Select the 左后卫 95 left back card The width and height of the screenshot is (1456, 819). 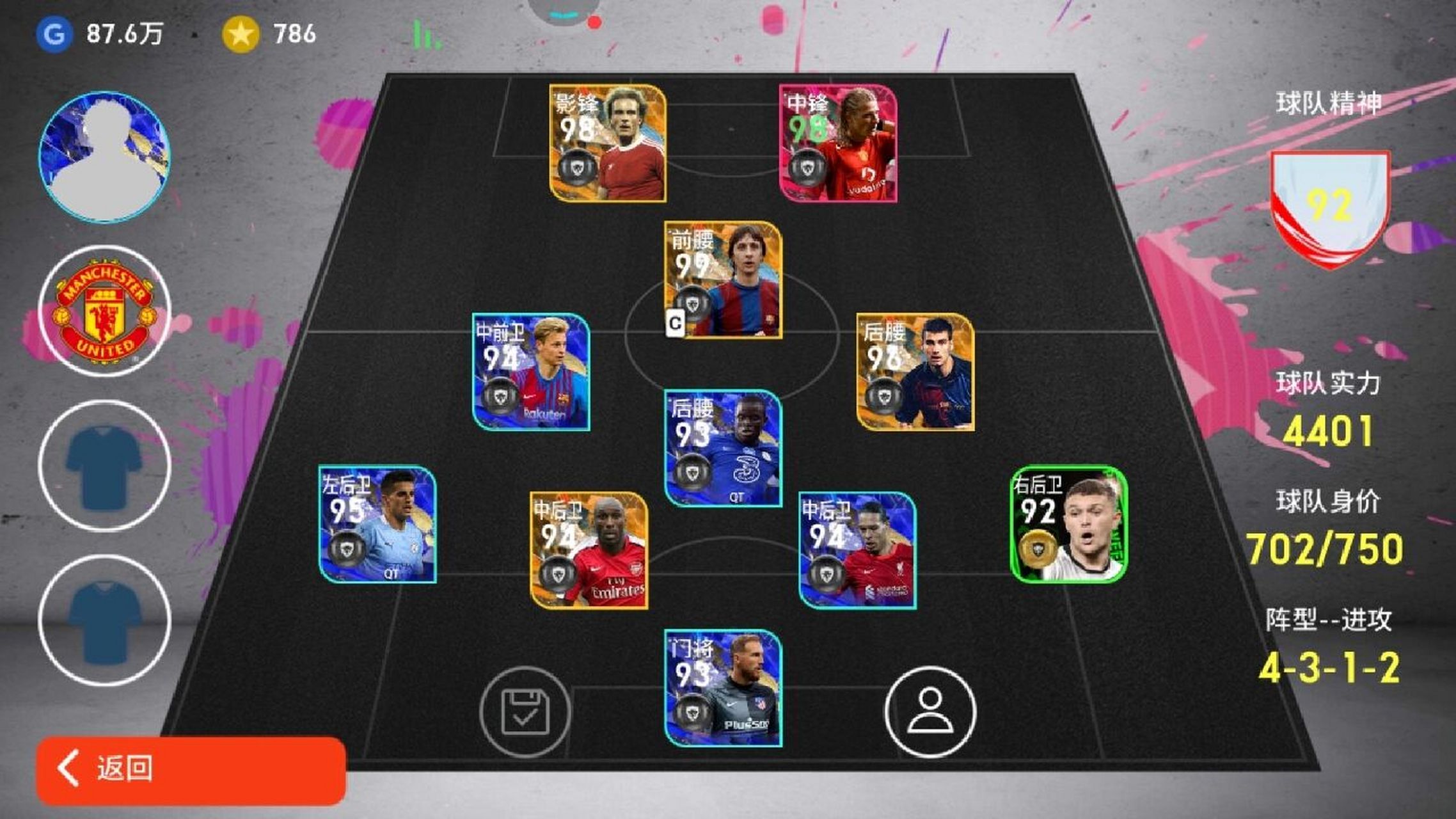[x=377, y=525]
